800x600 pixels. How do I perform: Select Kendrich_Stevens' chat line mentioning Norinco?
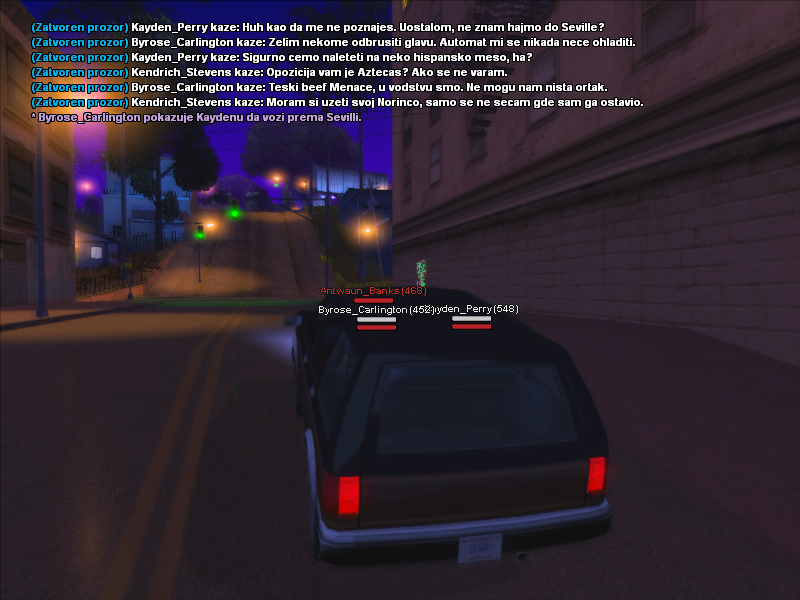[x=336, y=102]
